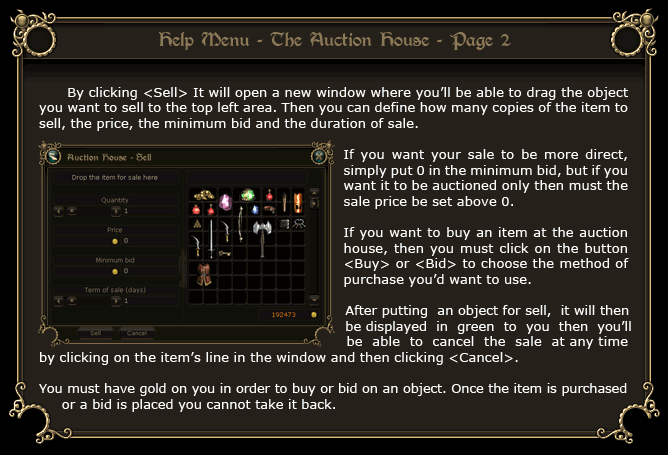Screen dimensions: 668x455
Task: Select the gold coin pile in inventory
Action: coord(204,194)
